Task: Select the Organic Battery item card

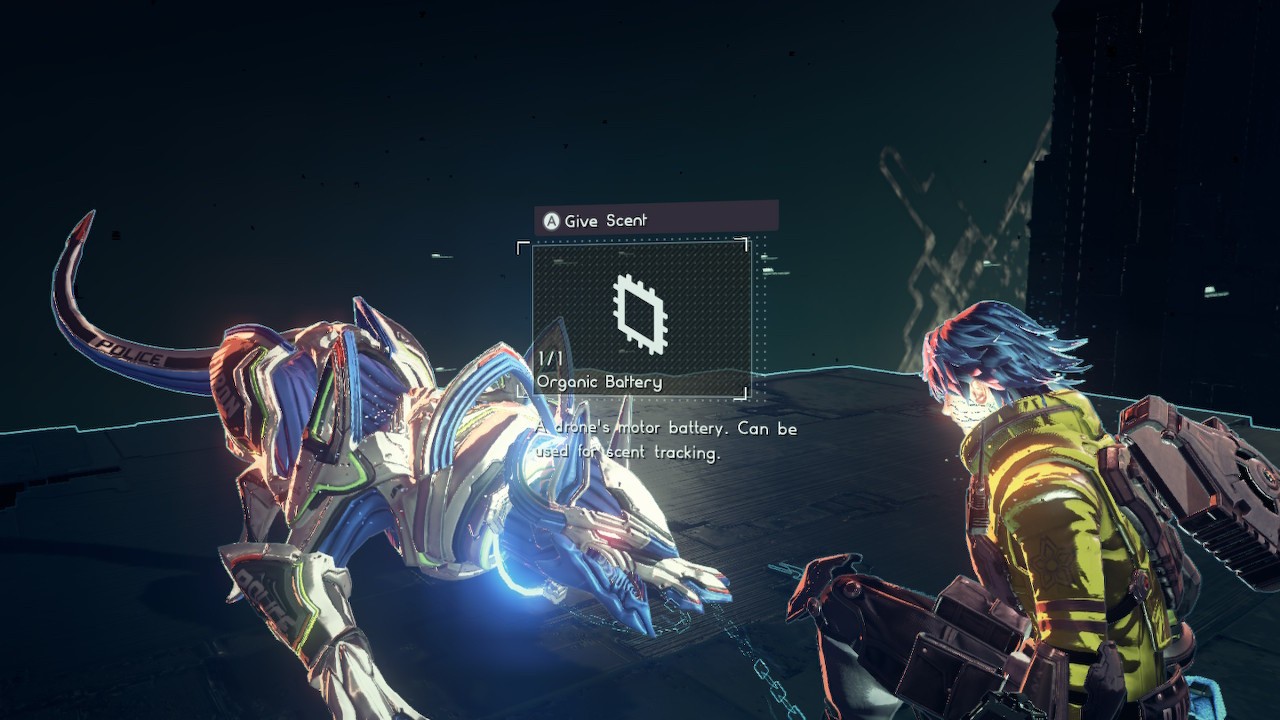Action: (641, 318)
